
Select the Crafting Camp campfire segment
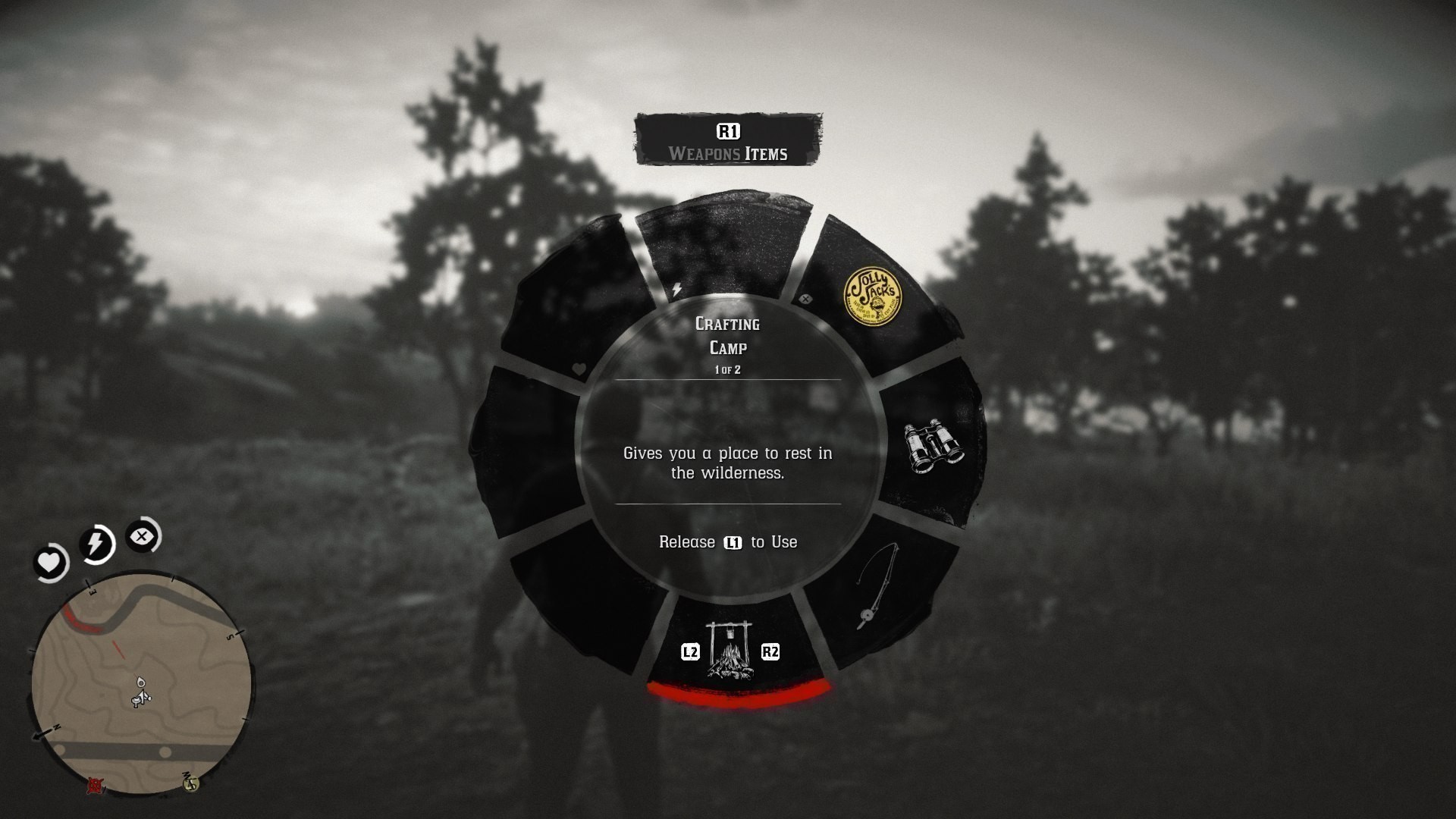click(x=728, y=648)
